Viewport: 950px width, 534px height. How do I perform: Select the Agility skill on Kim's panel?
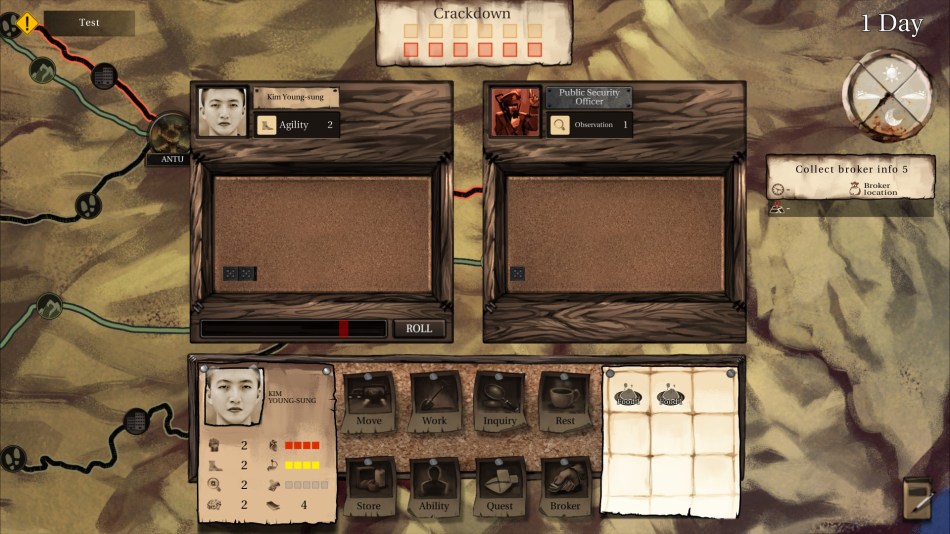click(297, 125)
